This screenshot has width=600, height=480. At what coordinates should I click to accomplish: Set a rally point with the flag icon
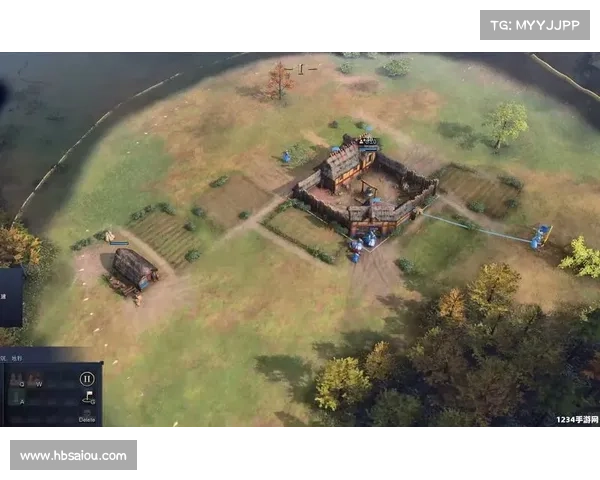[87, 399]
